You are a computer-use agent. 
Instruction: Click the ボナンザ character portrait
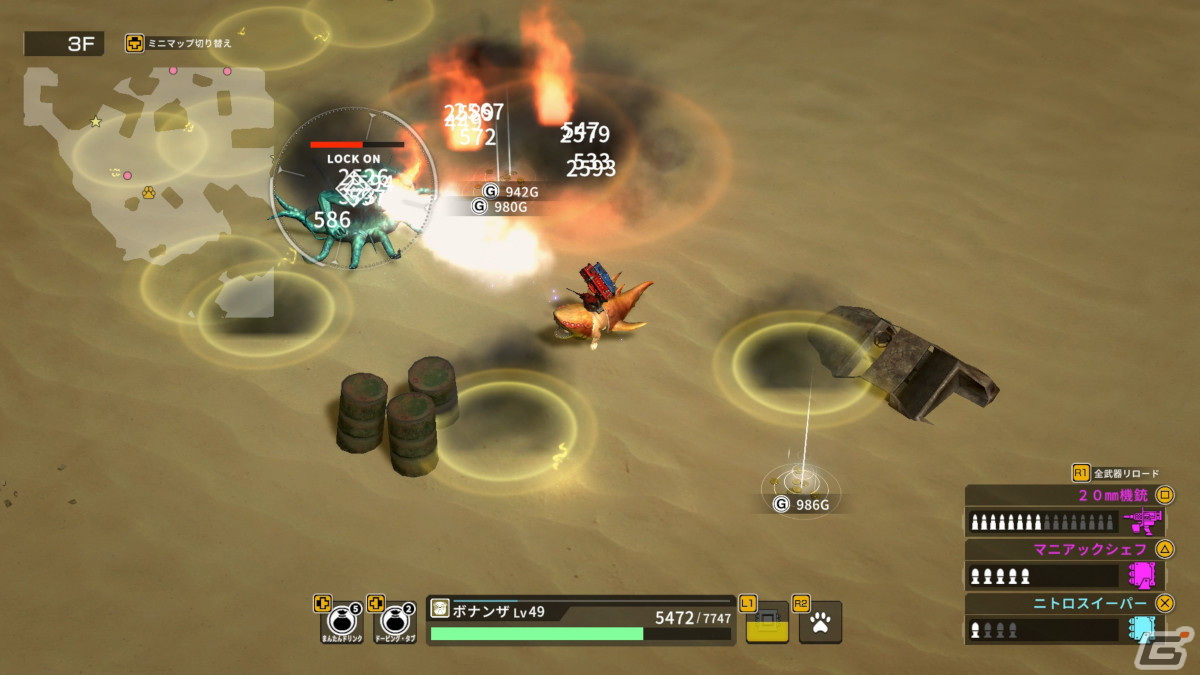point(439,610)
